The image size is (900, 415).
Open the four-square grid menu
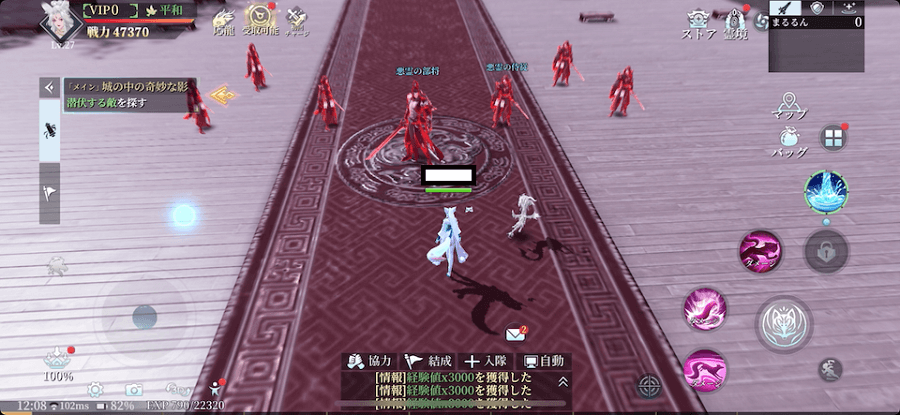(x=833, y=138)
